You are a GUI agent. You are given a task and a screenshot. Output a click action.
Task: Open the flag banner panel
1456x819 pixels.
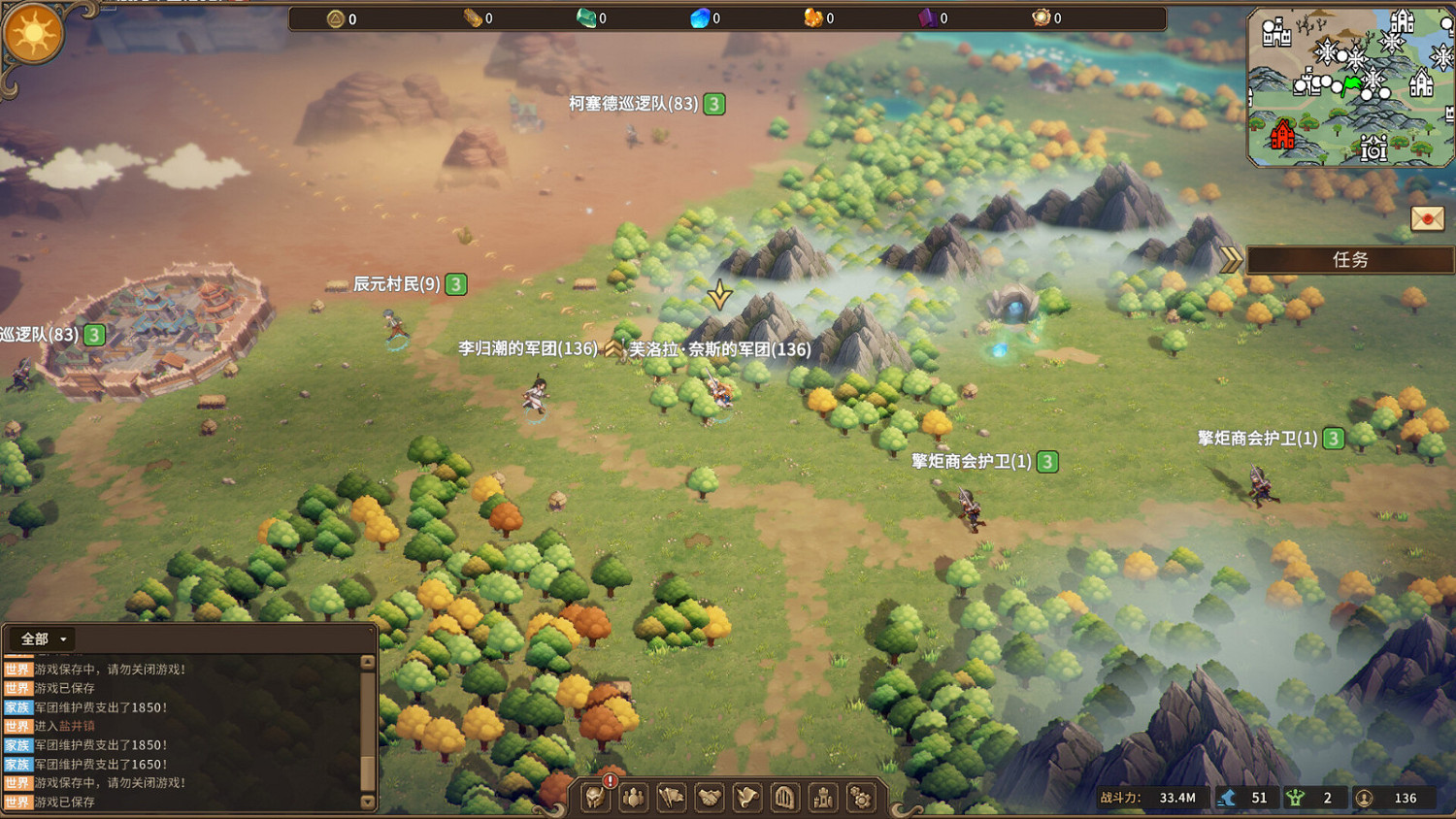click(671, 798)
